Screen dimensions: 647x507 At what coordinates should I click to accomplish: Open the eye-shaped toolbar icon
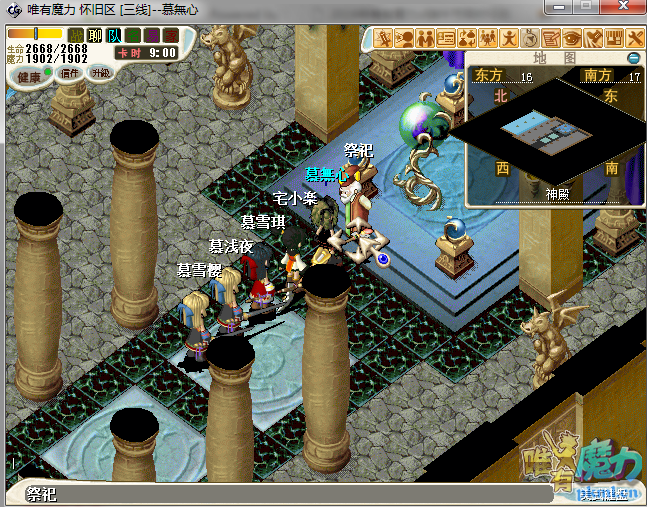point(571,39)
